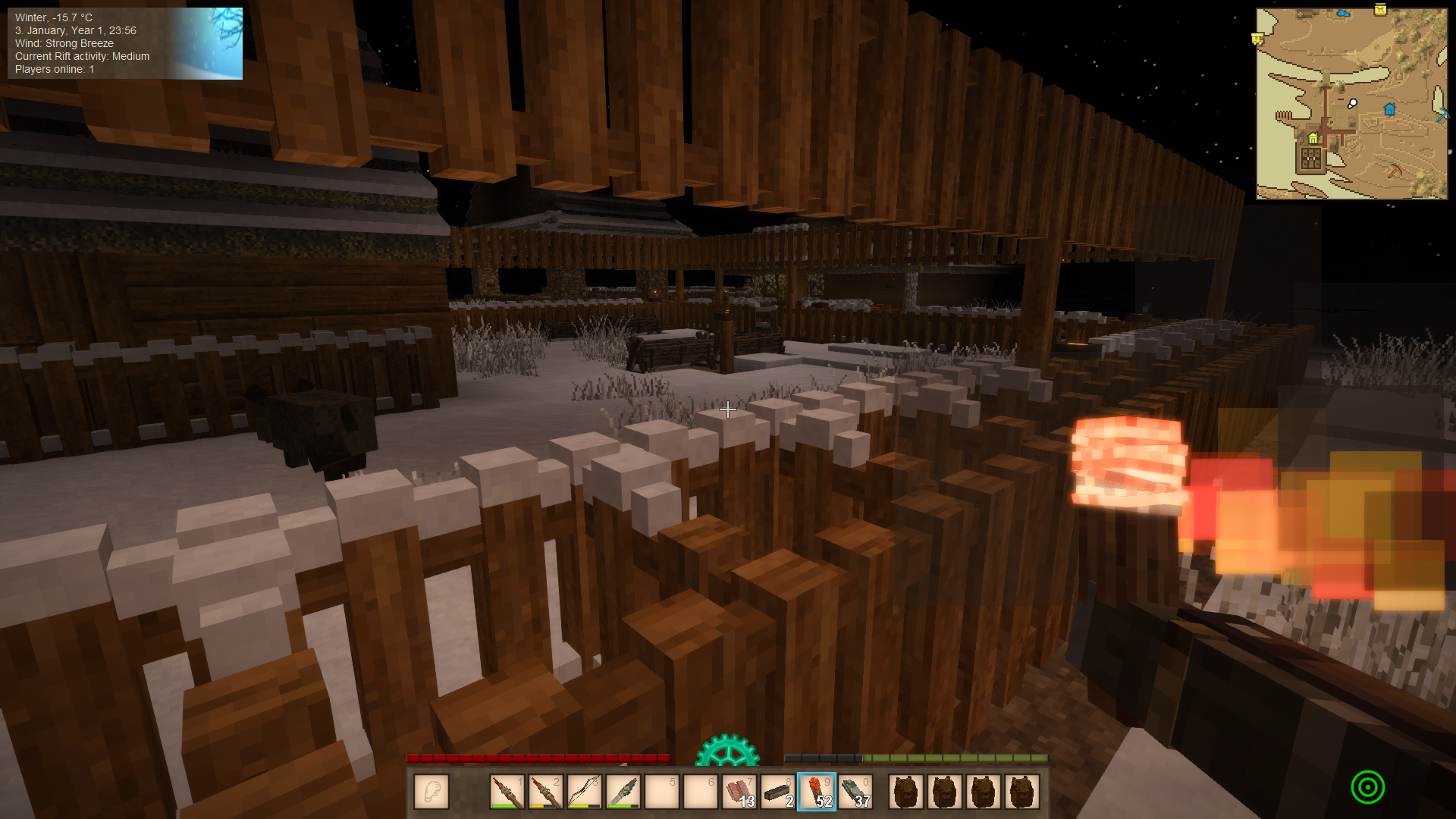Screen dimensions: 1456x819
Task: Click the minimap player position marker
Action: click(x=1352, y=103)
